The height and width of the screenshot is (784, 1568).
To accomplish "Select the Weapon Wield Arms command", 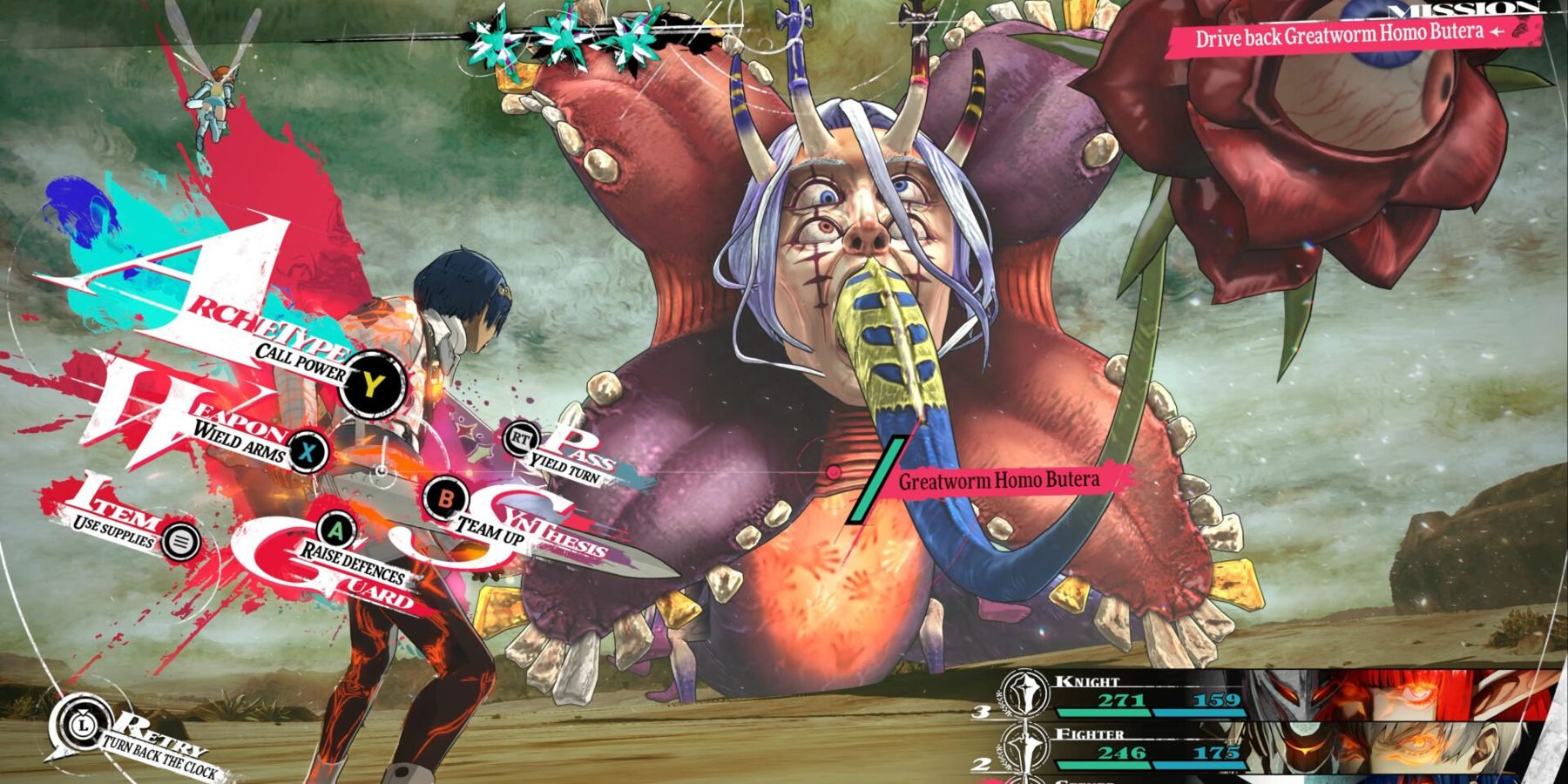I will (308, 450).
